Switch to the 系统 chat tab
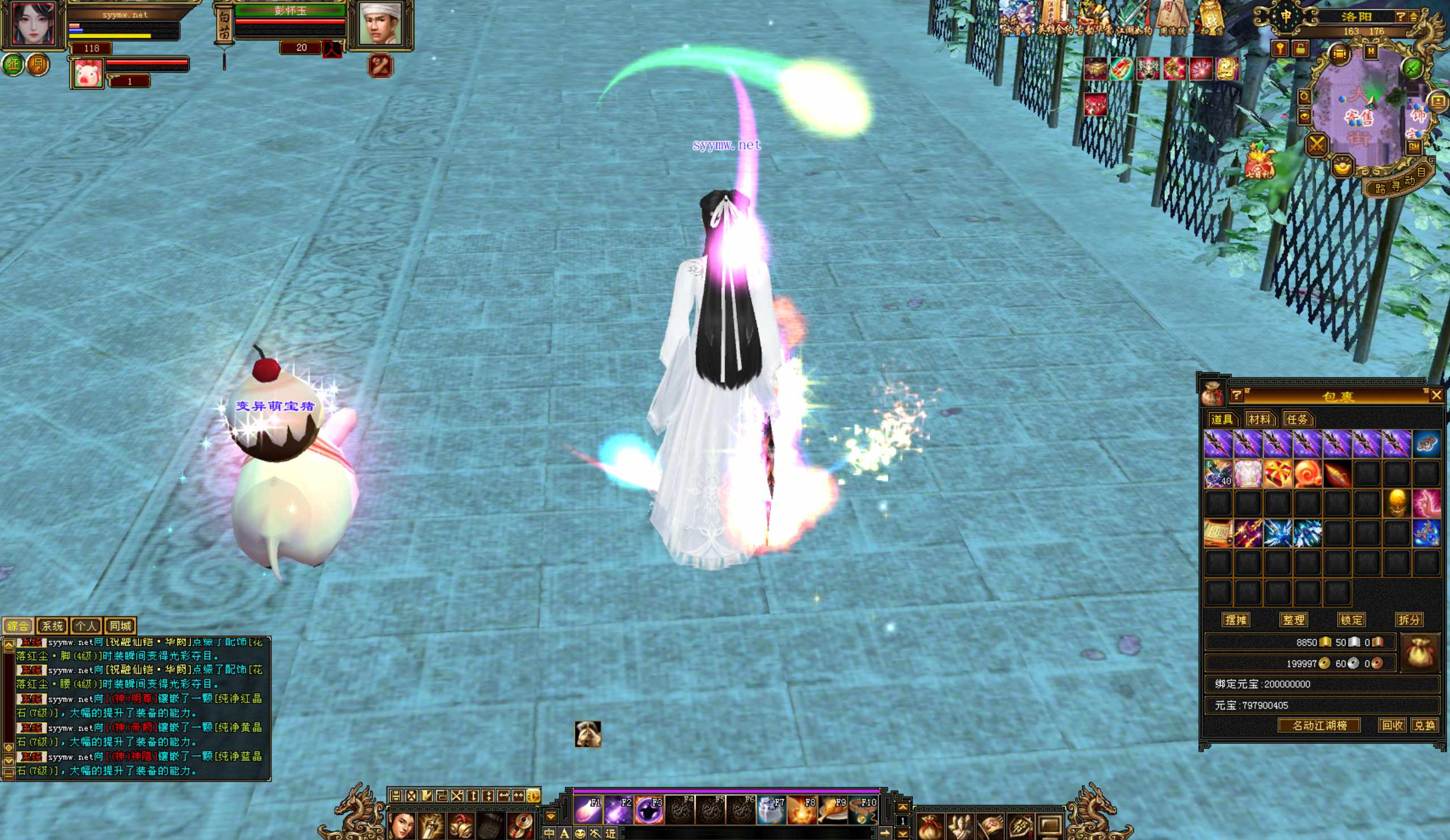Screen dimensions: 1450x840 click(x=52, y=625)
